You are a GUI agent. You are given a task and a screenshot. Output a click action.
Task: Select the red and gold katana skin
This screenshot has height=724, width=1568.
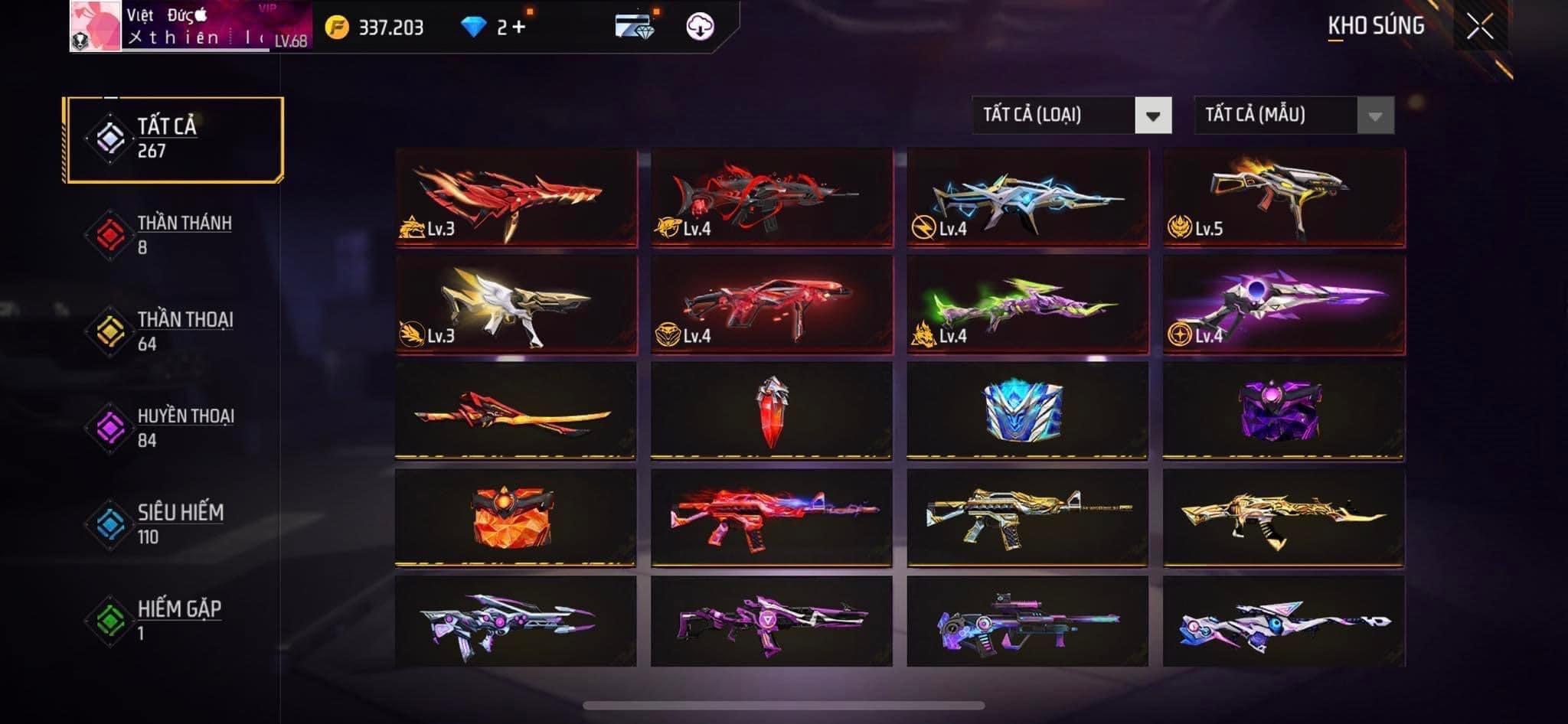click(x=515, y=411)
